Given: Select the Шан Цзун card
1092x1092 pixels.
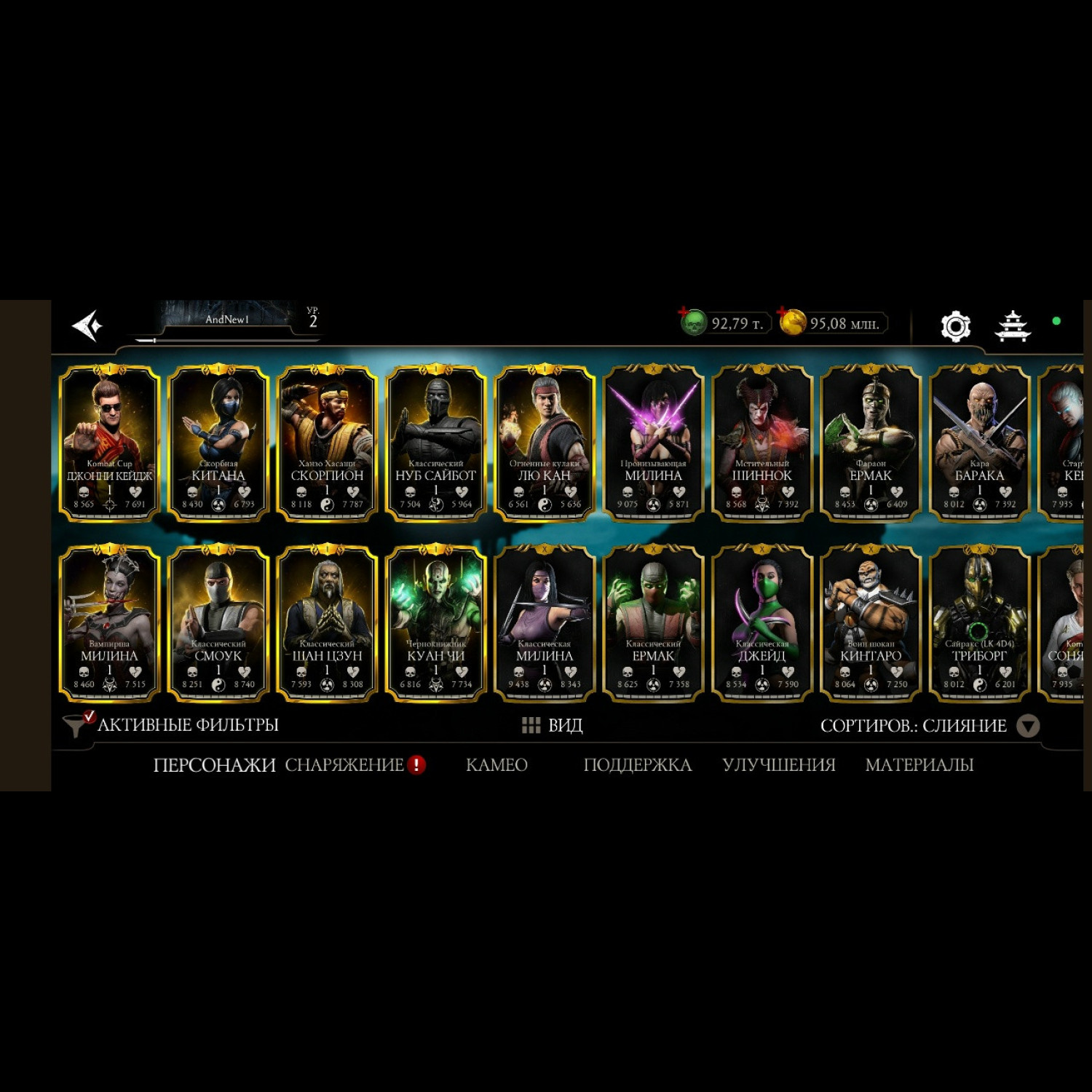Looking at the screenshot, I should click(x=327, y=623).
